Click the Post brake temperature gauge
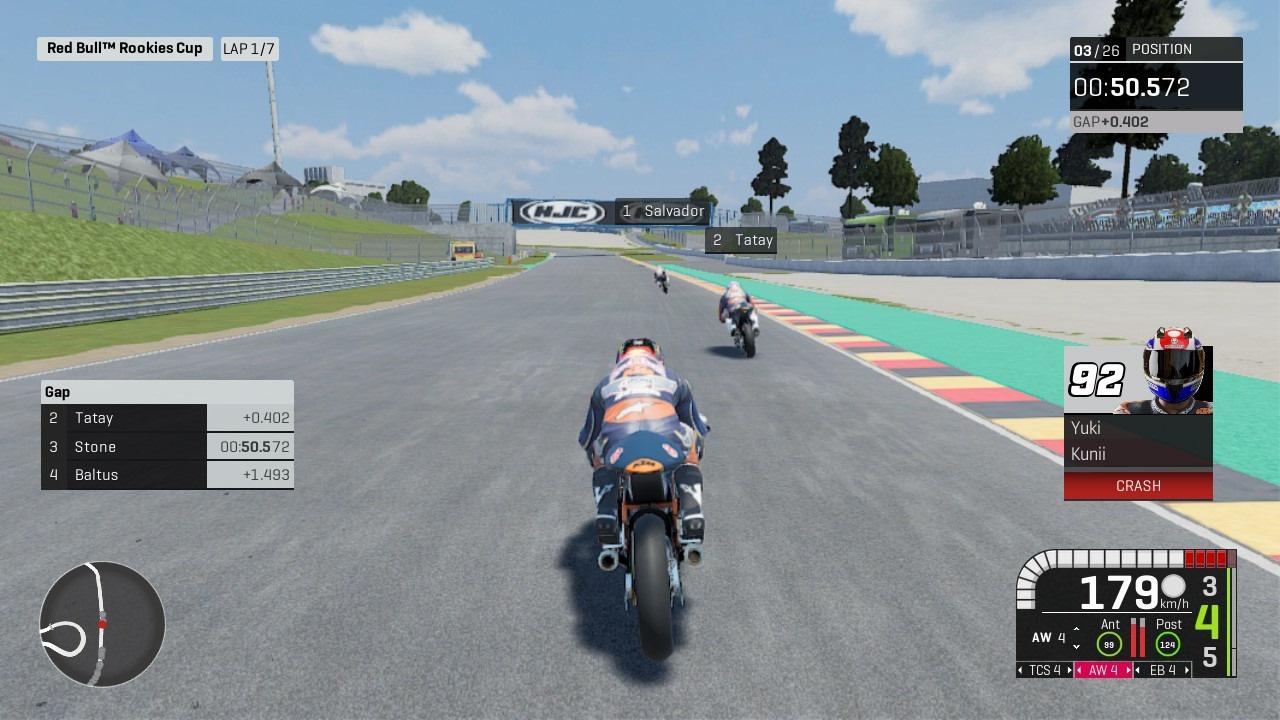 1168,643
